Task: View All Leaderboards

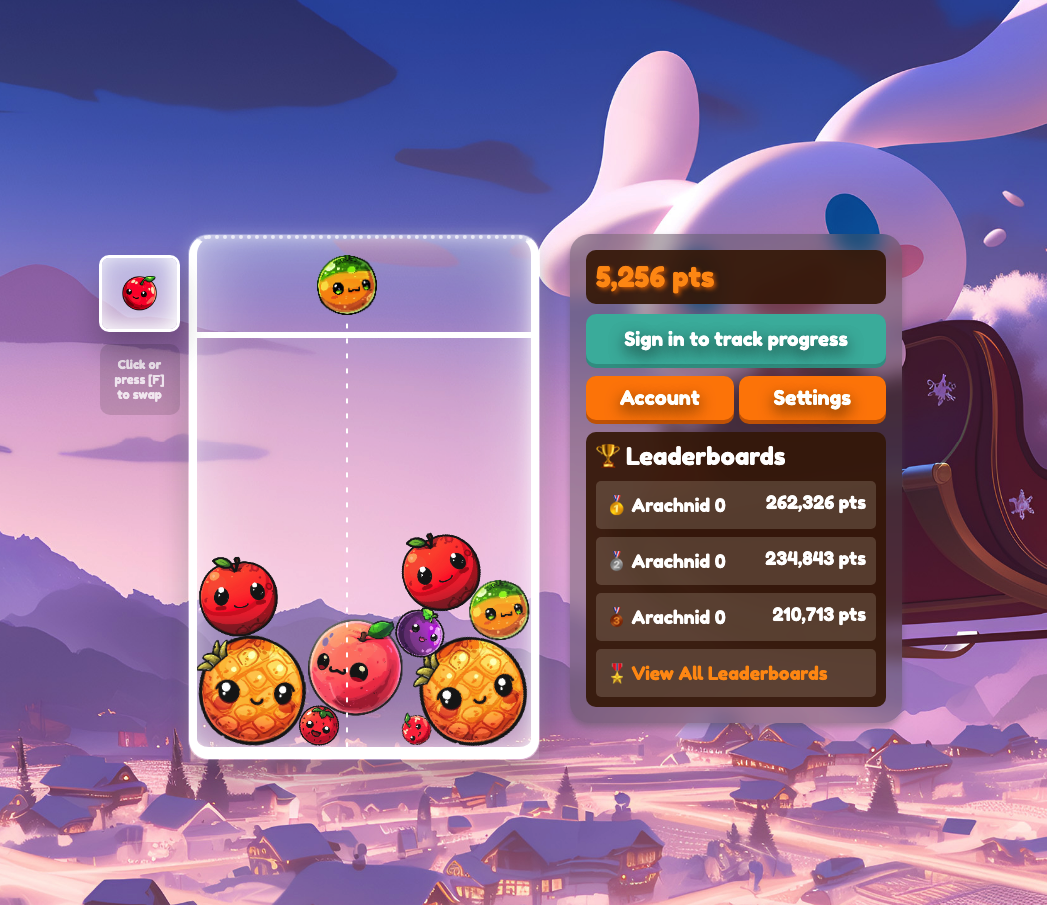Action: [729, 673]
